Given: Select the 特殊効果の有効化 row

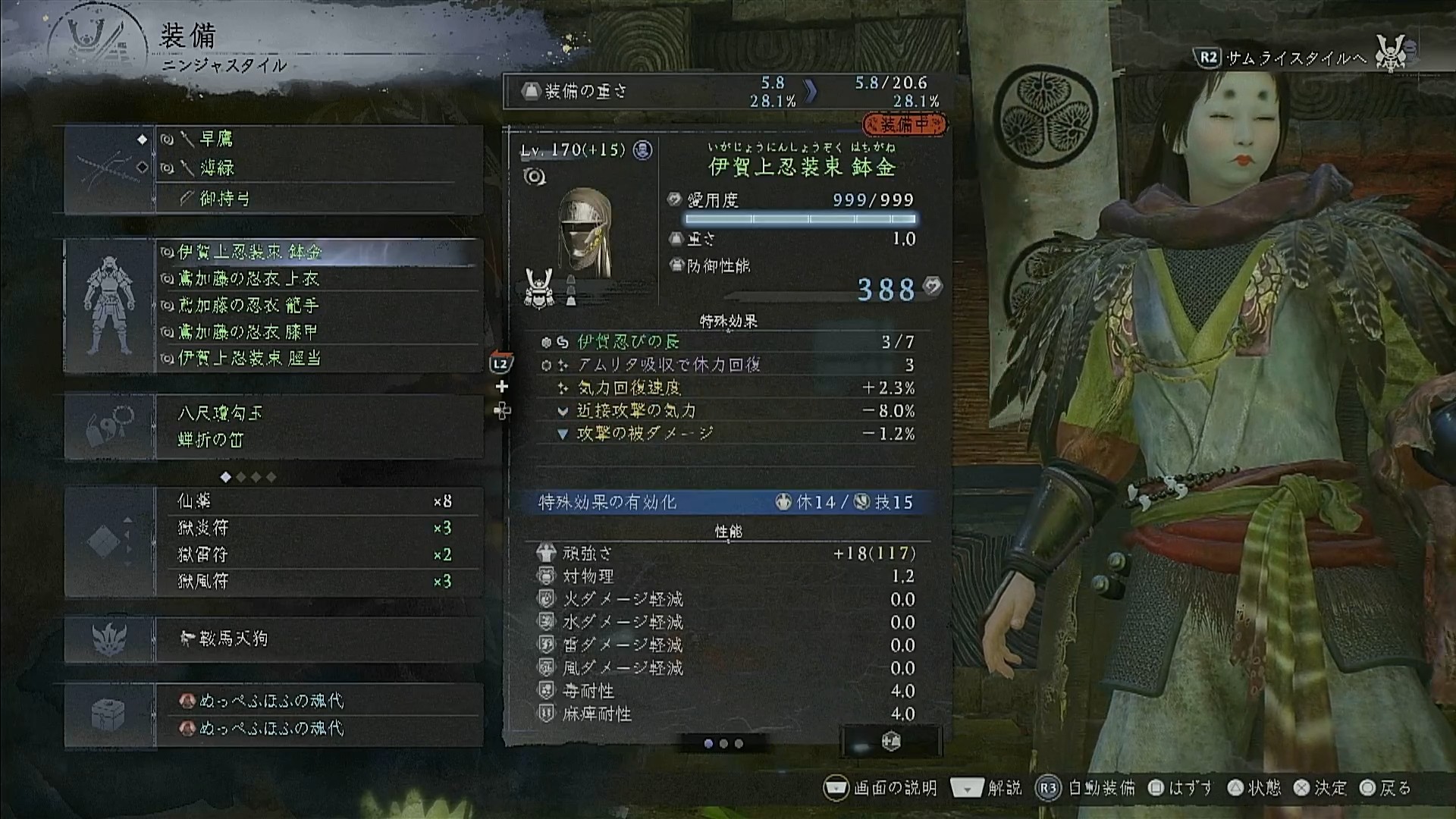Looking at the screenshot, I should 726,502.
